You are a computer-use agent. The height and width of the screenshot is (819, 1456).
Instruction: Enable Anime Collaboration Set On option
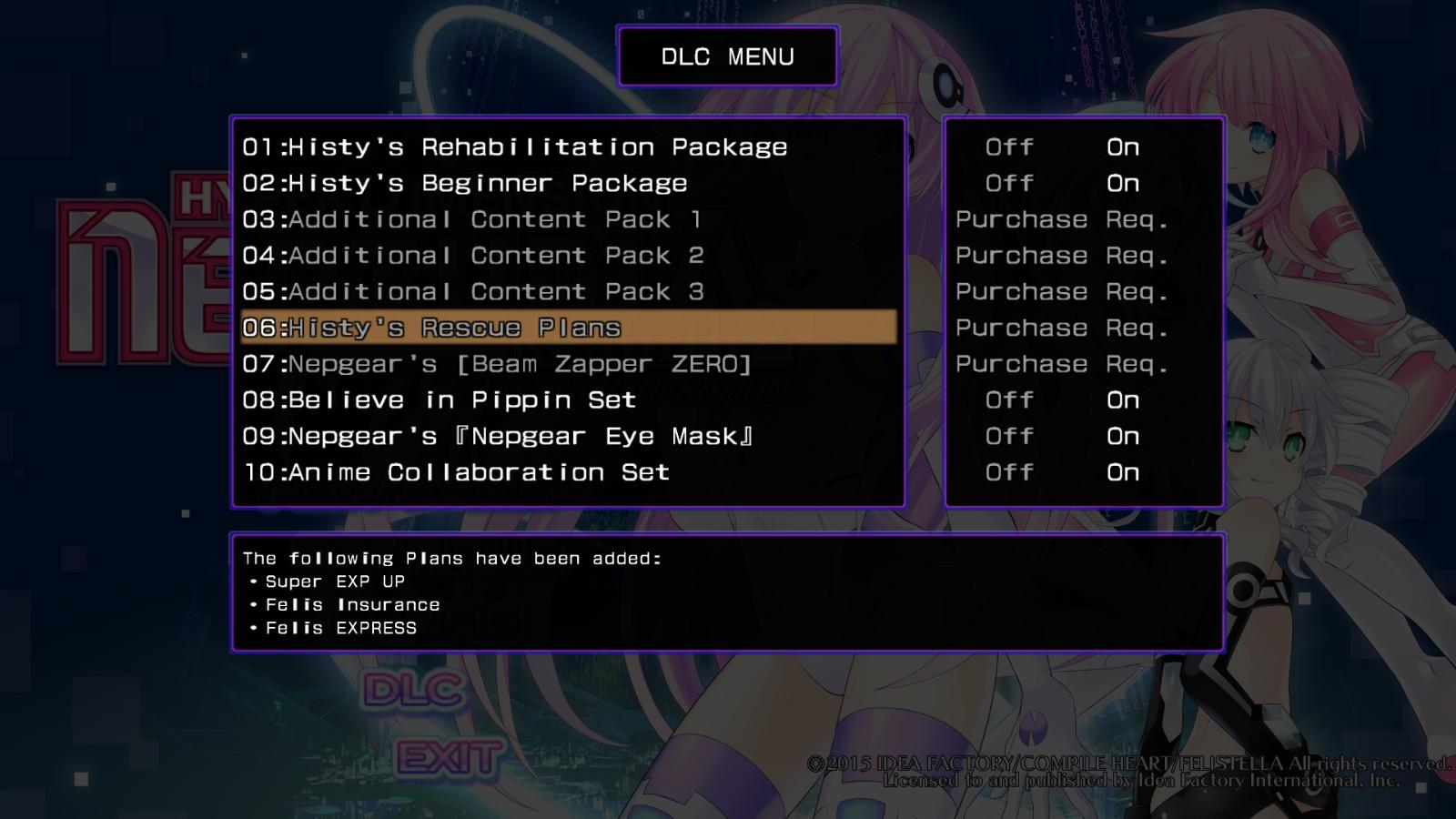pos(1123,472)
